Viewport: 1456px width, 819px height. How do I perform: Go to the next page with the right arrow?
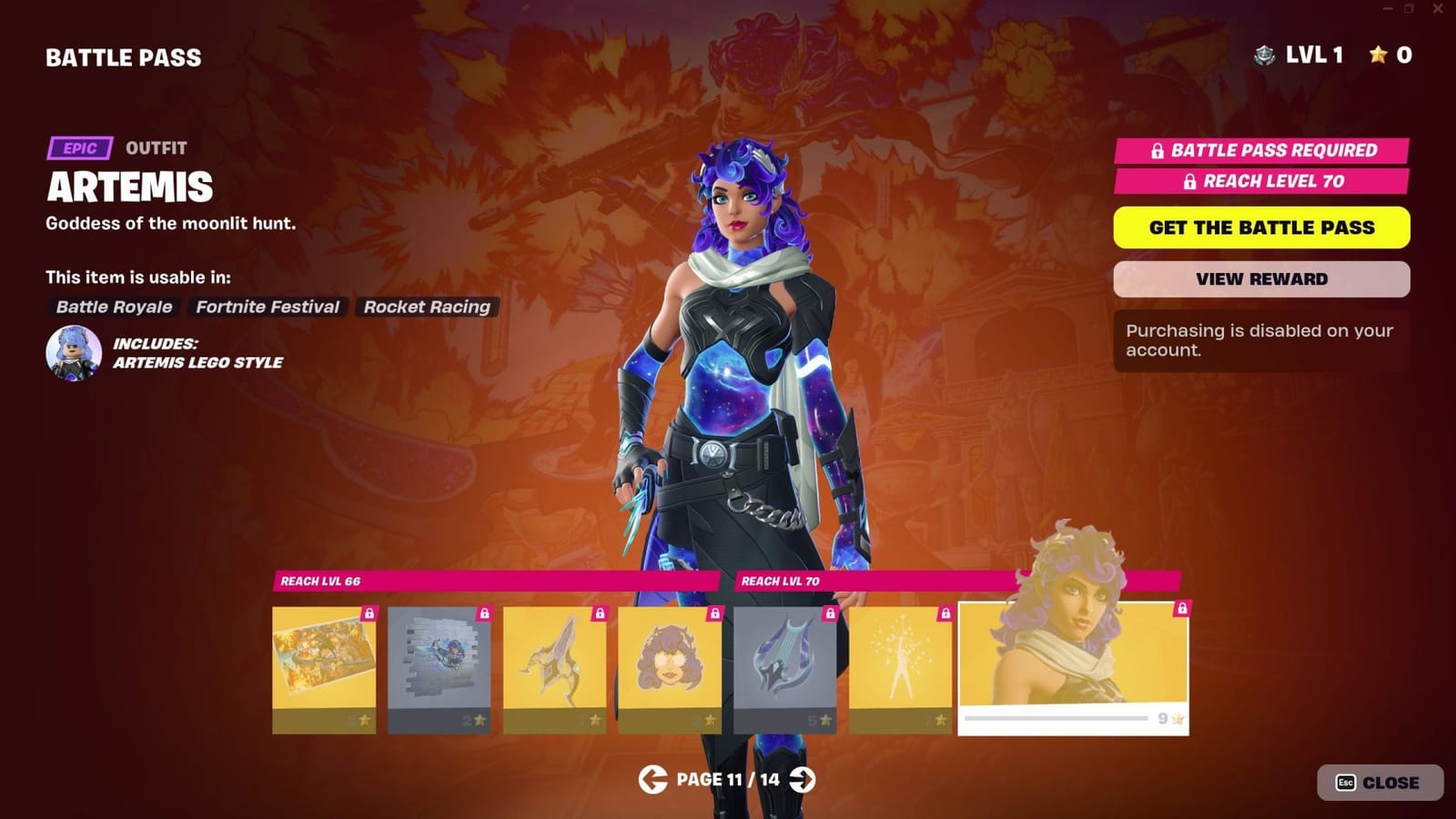(x=801, y=780)
